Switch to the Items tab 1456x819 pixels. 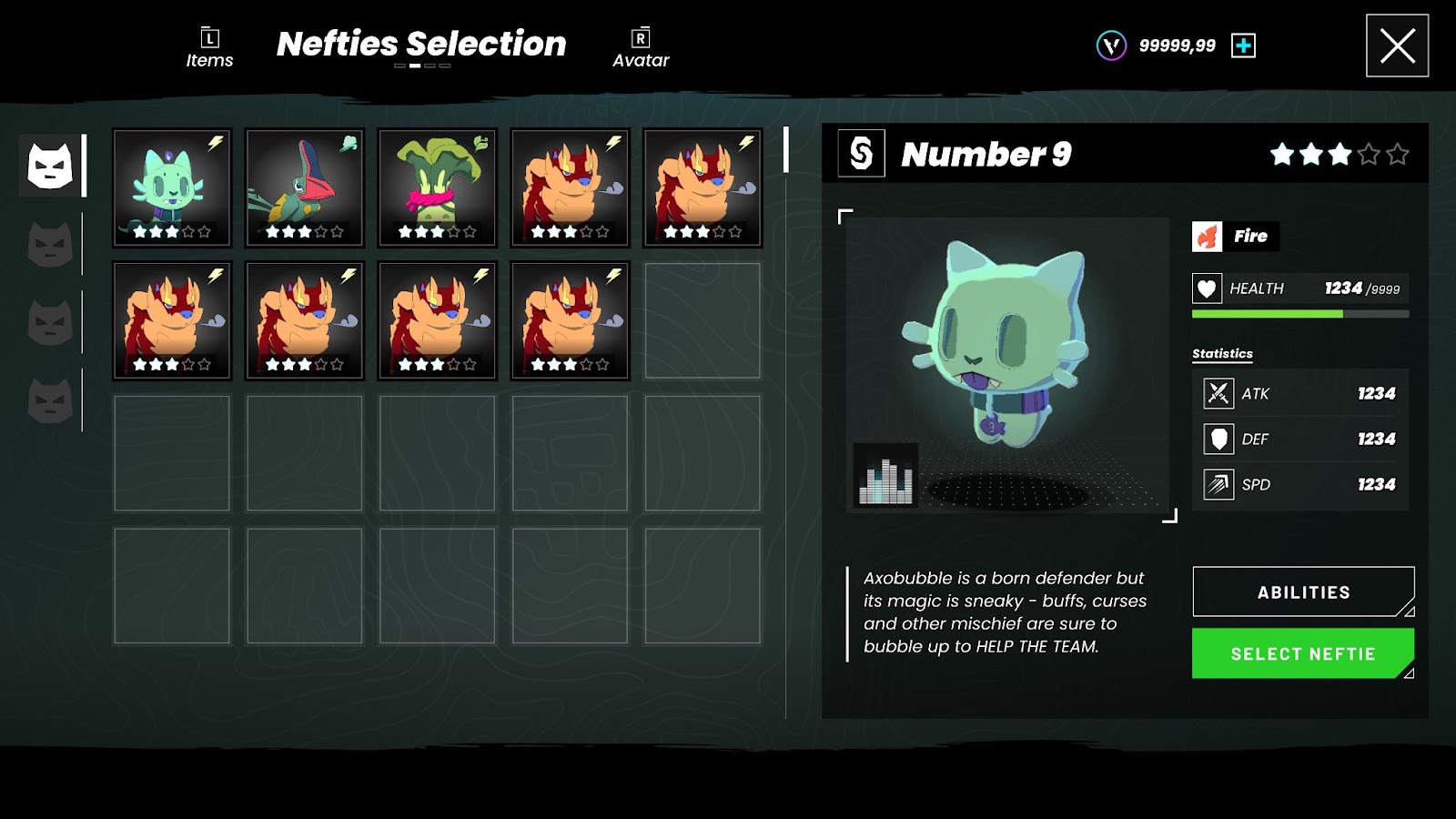209,48
